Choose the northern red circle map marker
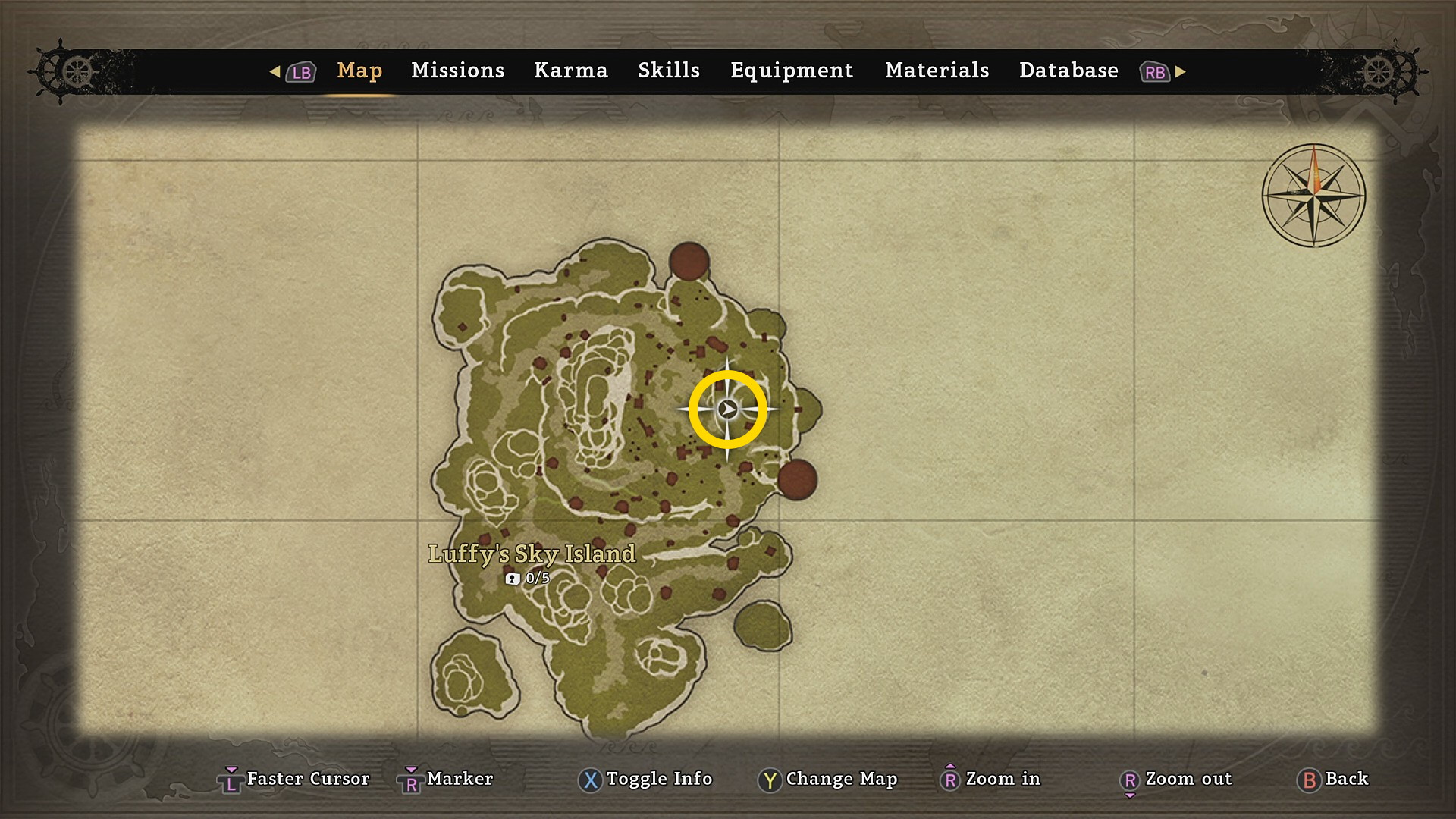This screenshot has width=1456, height=819. click(x=689, y=262)
